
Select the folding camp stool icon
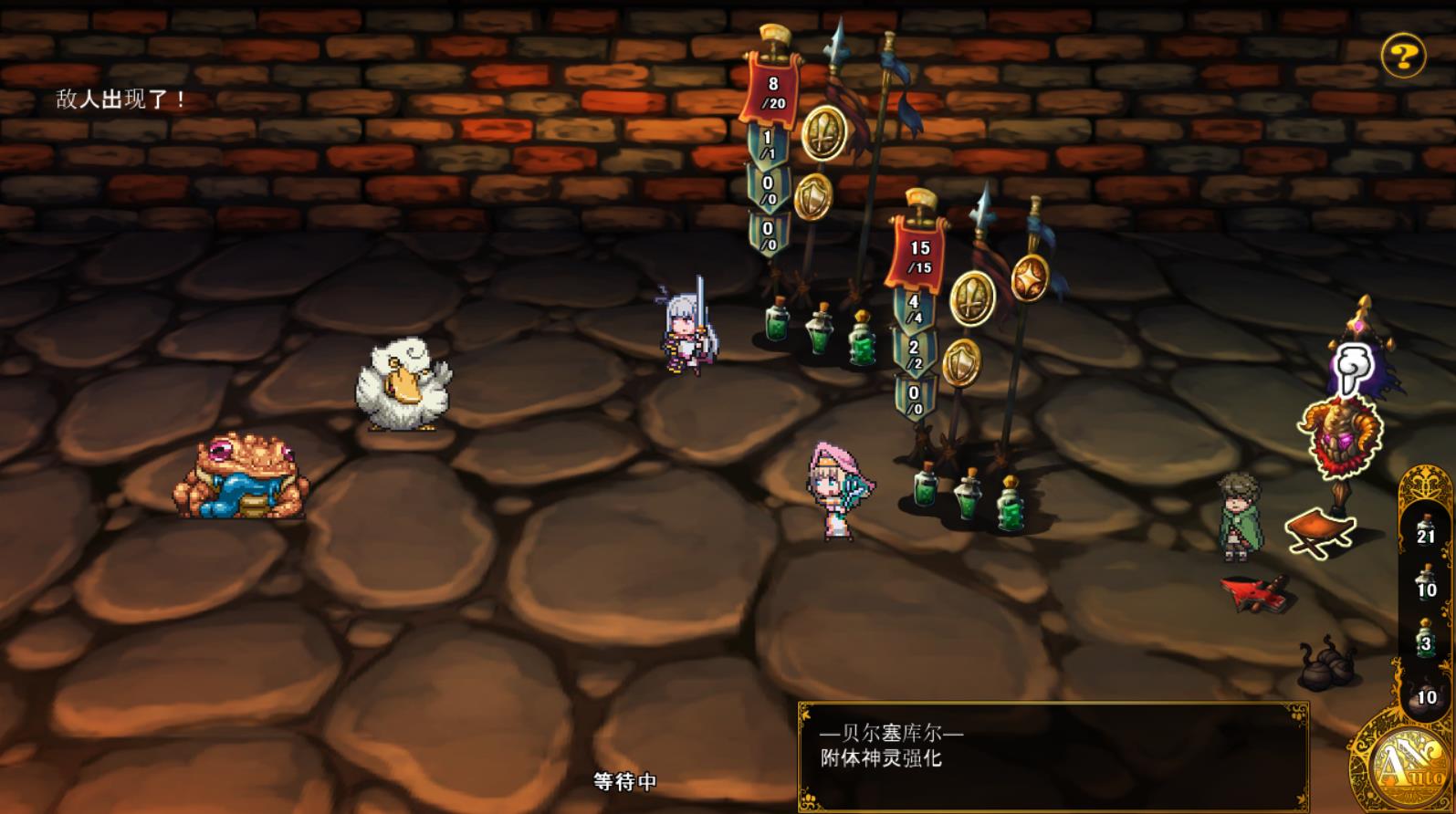(x=1317, y=531)
